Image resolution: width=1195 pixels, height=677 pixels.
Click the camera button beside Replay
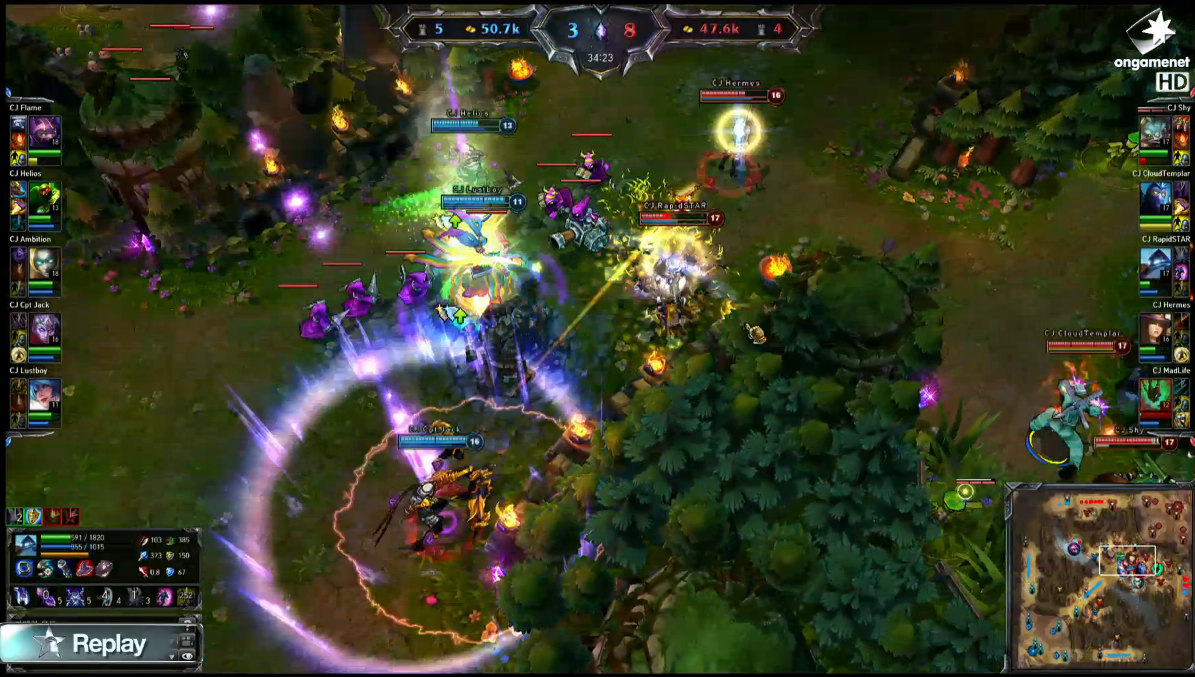coord(186,639)
